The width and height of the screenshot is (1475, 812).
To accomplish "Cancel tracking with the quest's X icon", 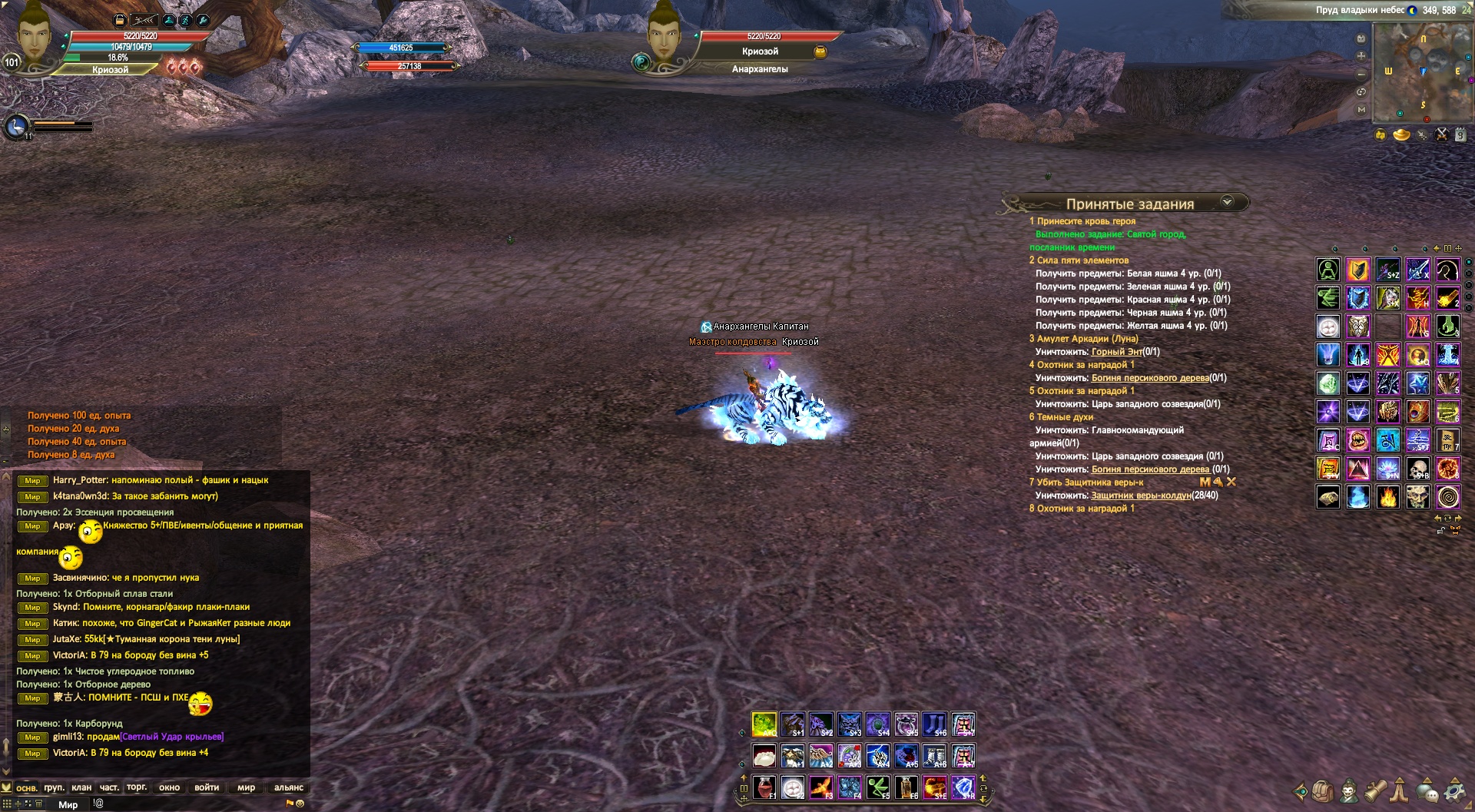I will tap(1231, 482).
